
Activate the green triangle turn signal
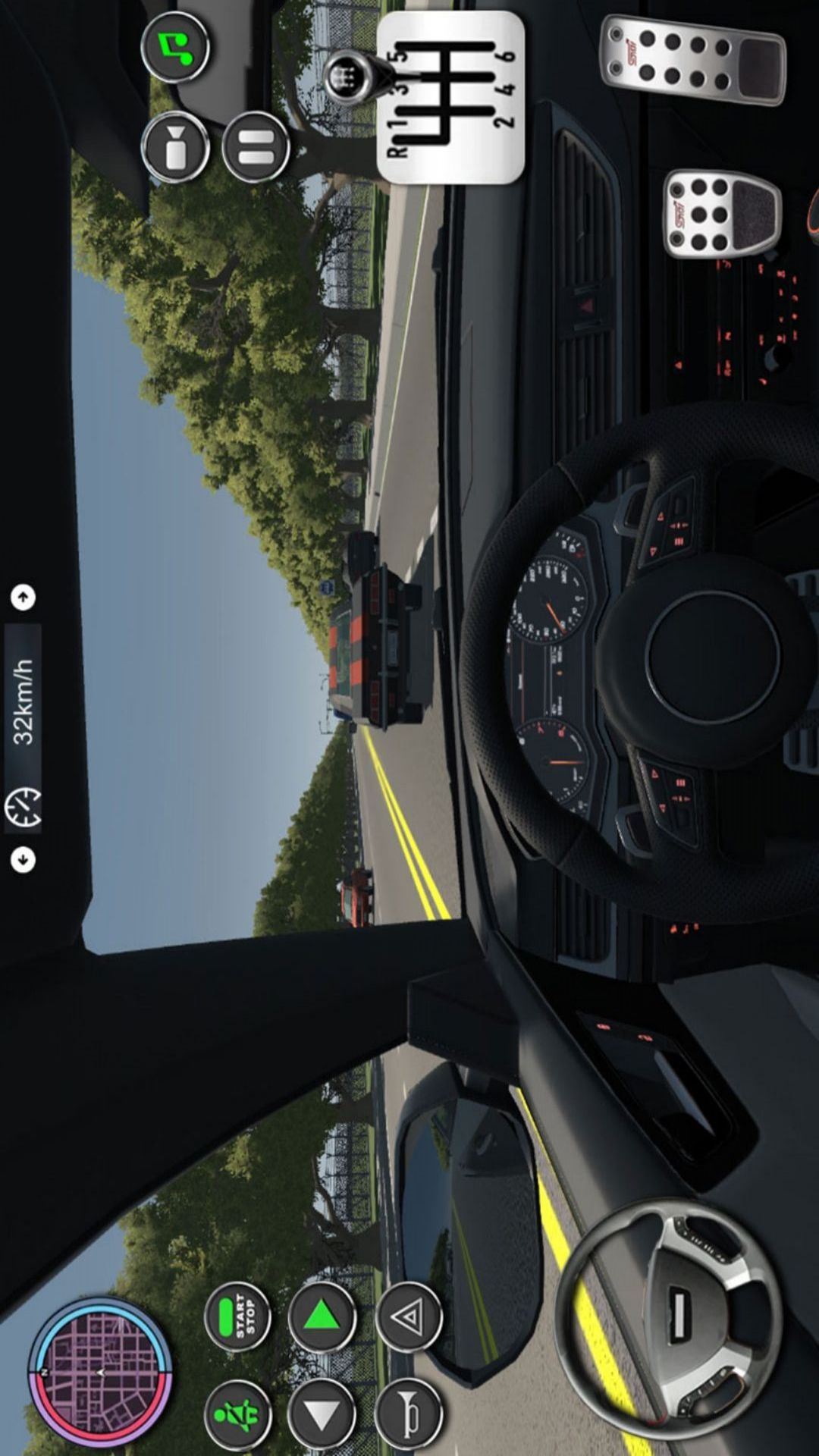tap(322, 1318)
